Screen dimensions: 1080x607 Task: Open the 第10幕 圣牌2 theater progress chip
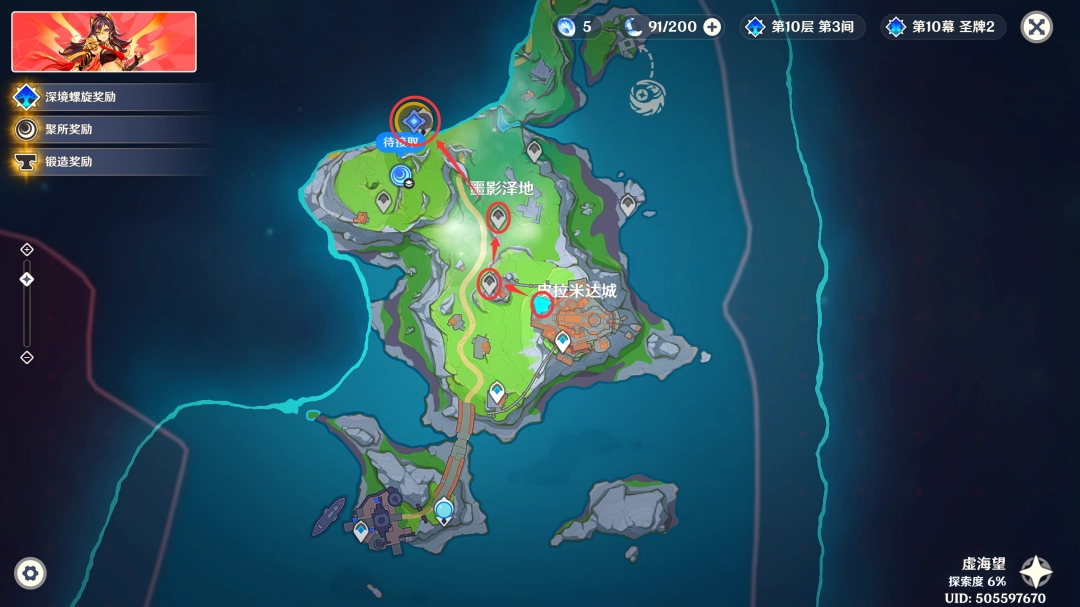pos(942,27)
